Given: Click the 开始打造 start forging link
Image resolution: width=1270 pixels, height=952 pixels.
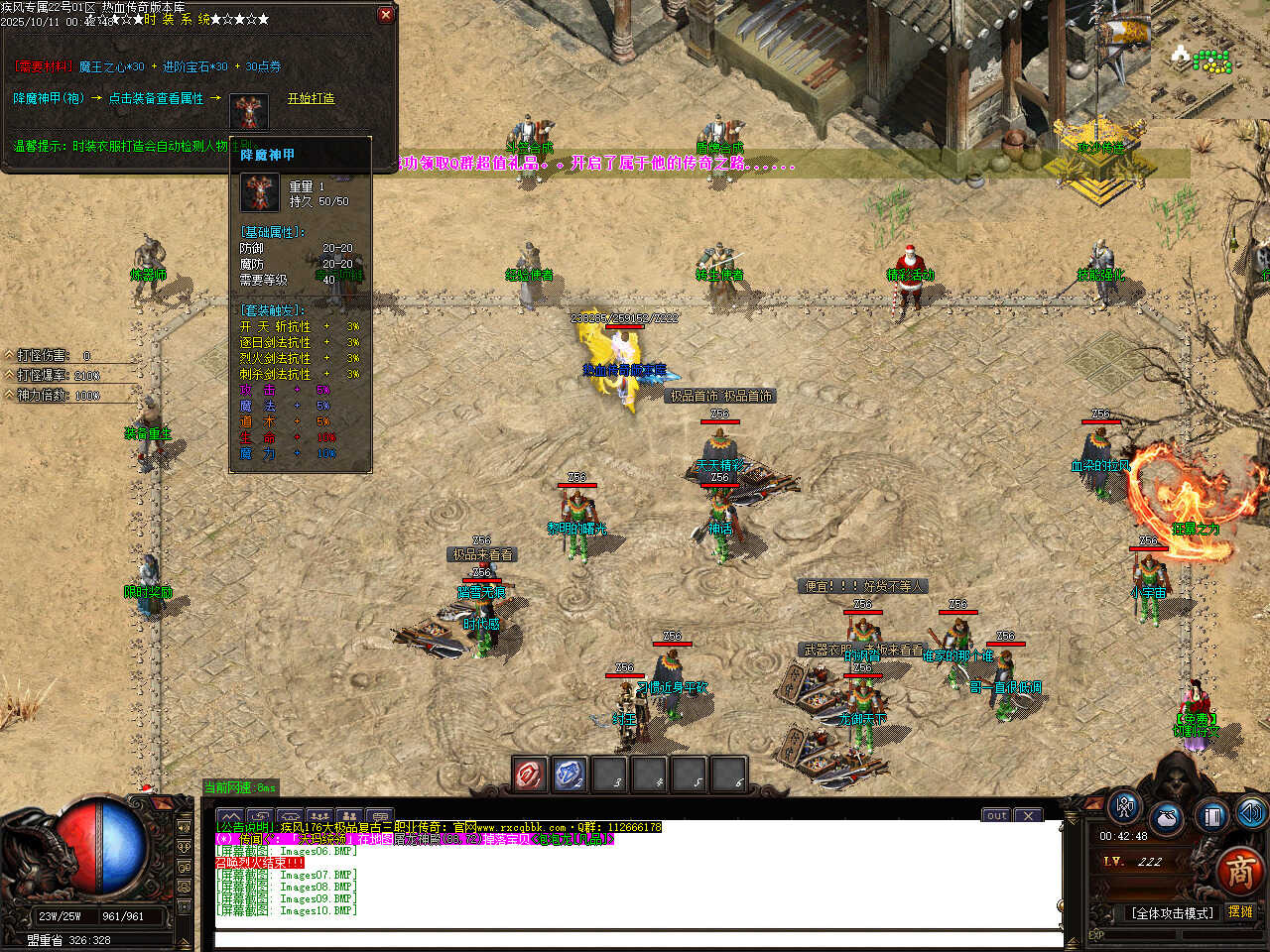Looking at the screenshot, I should [x=311, y=98].
